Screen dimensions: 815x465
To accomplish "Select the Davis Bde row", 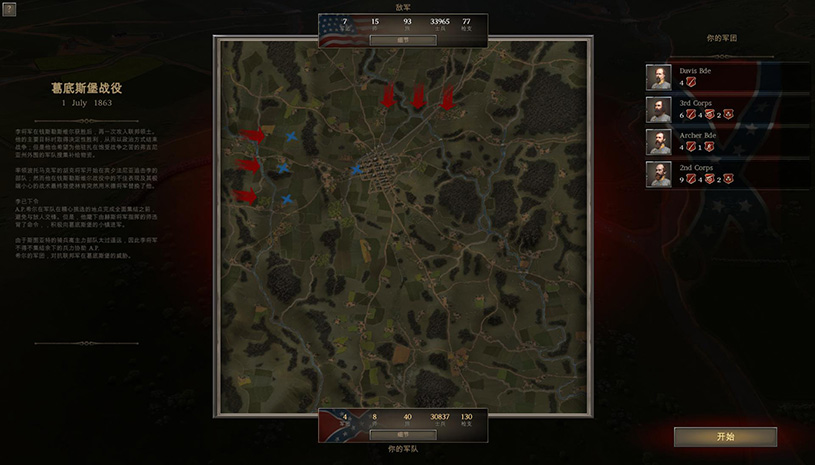I will (726, 77).
